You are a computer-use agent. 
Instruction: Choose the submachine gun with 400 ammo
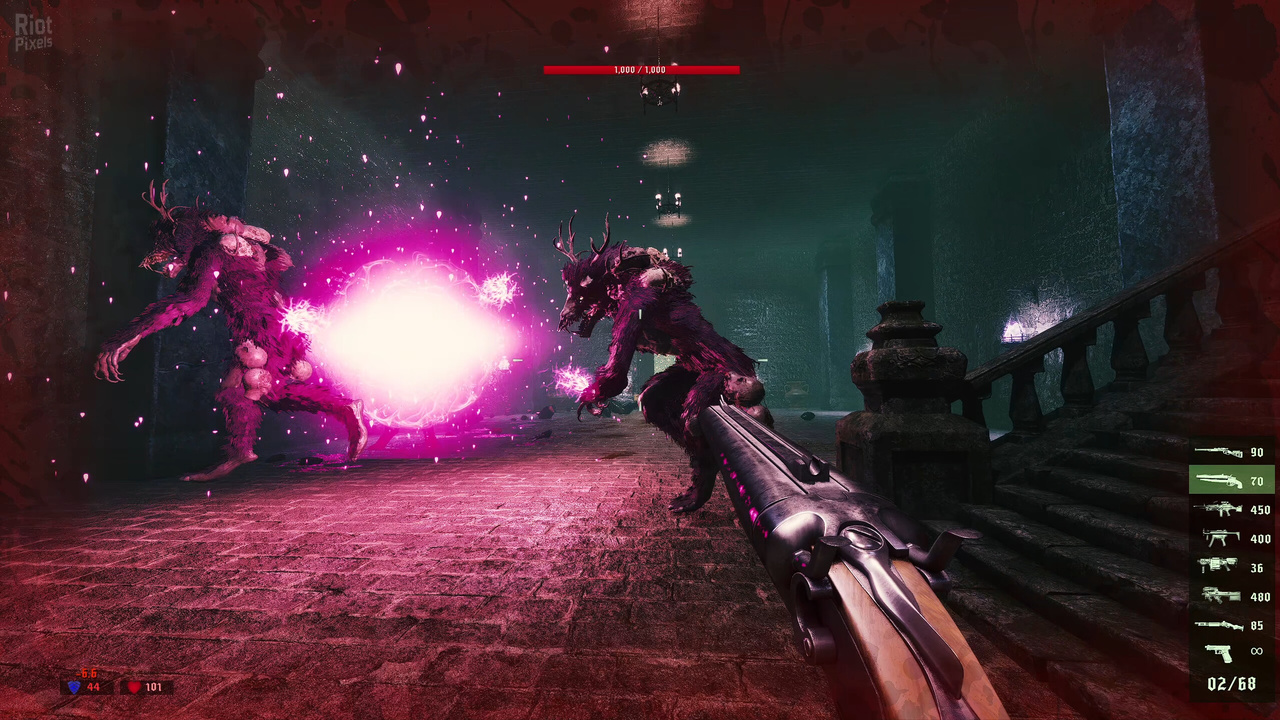(1231, 538)
